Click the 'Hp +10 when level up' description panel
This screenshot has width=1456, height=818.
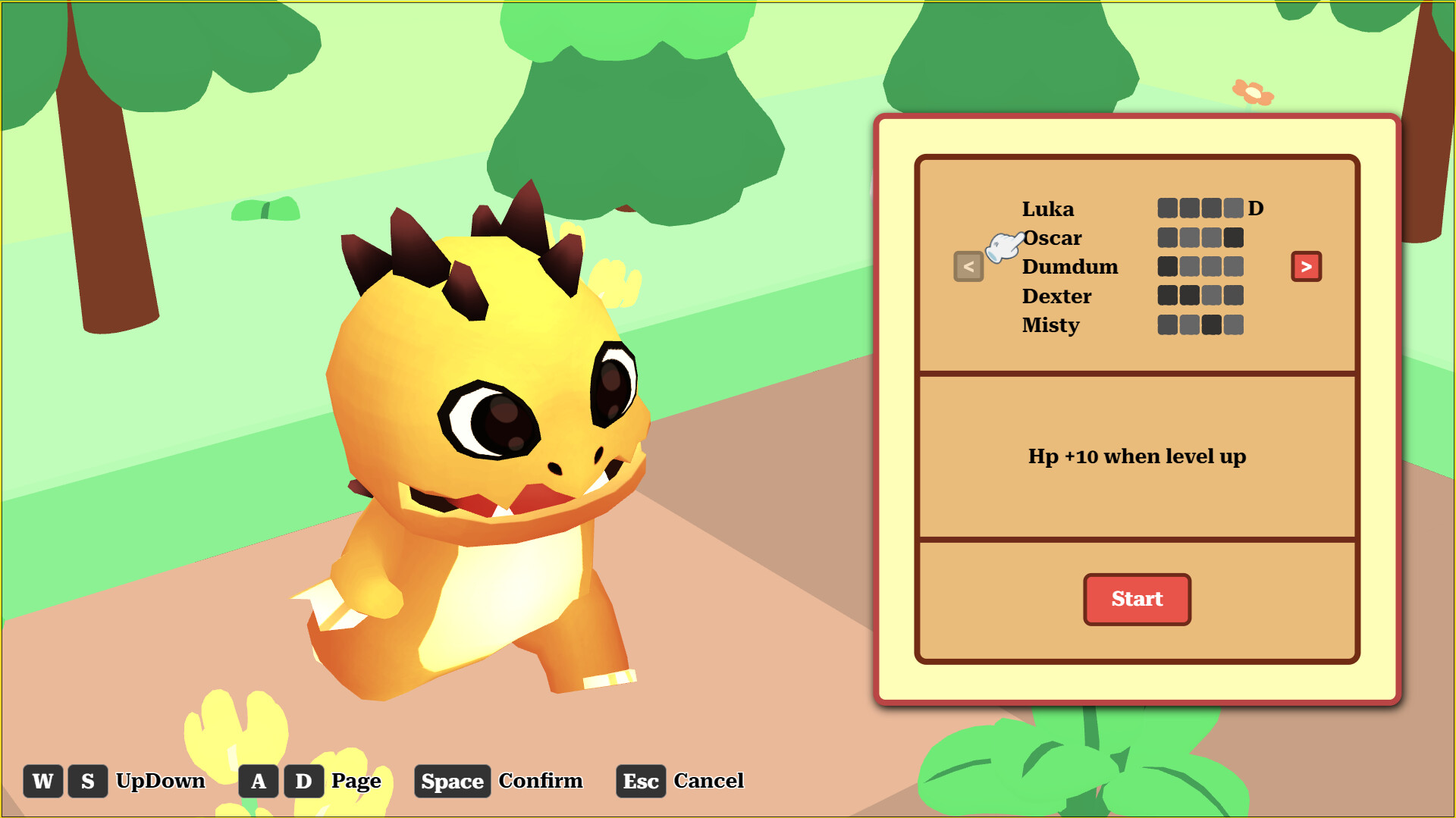[1136, 456]
